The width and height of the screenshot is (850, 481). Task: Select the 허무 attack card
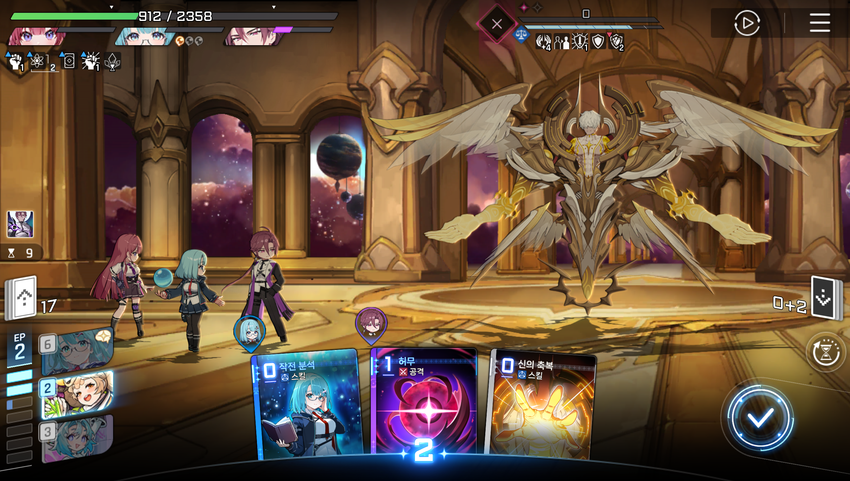coord(425,405)
